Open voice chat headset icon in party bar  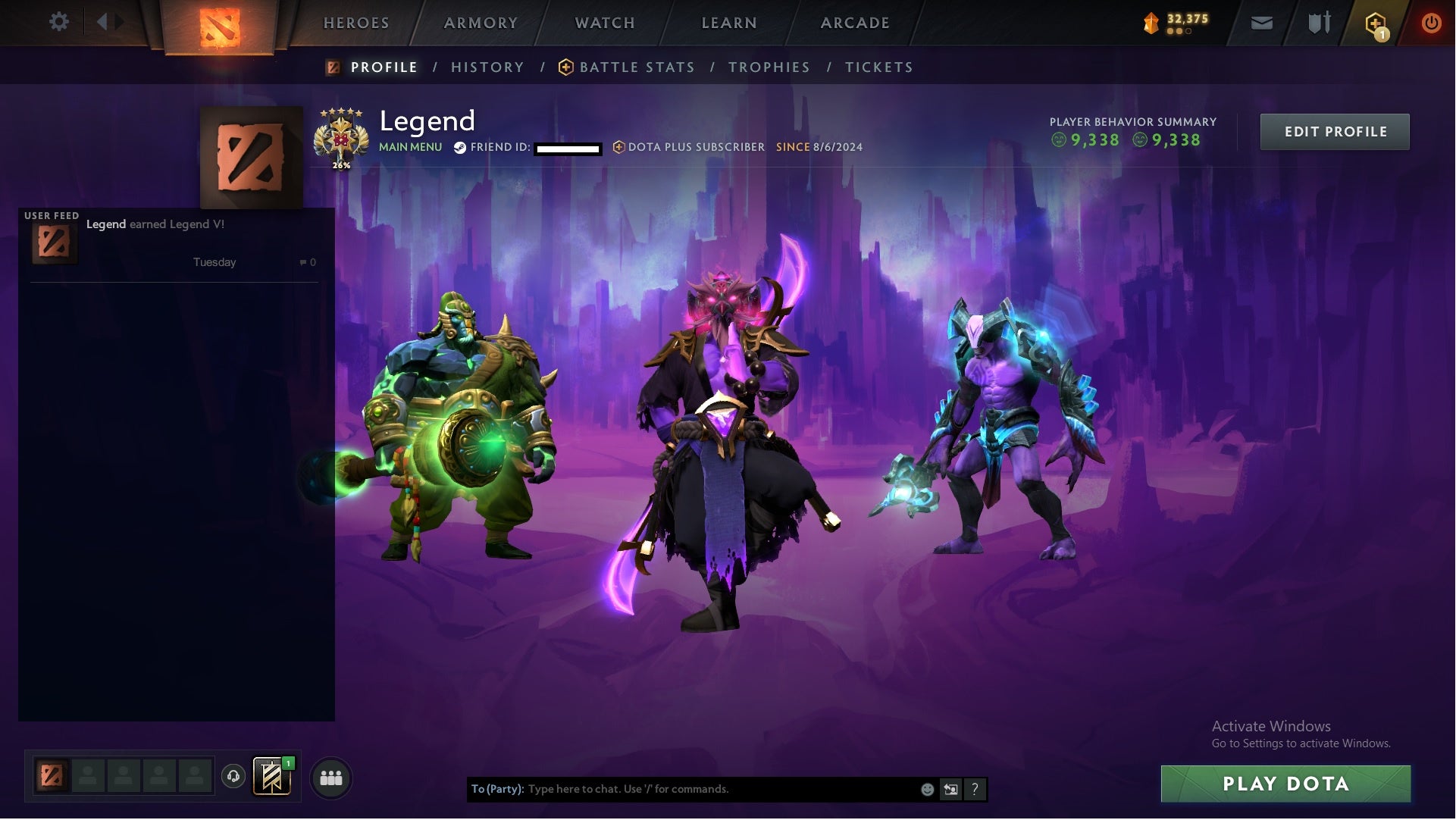[233, 777]
